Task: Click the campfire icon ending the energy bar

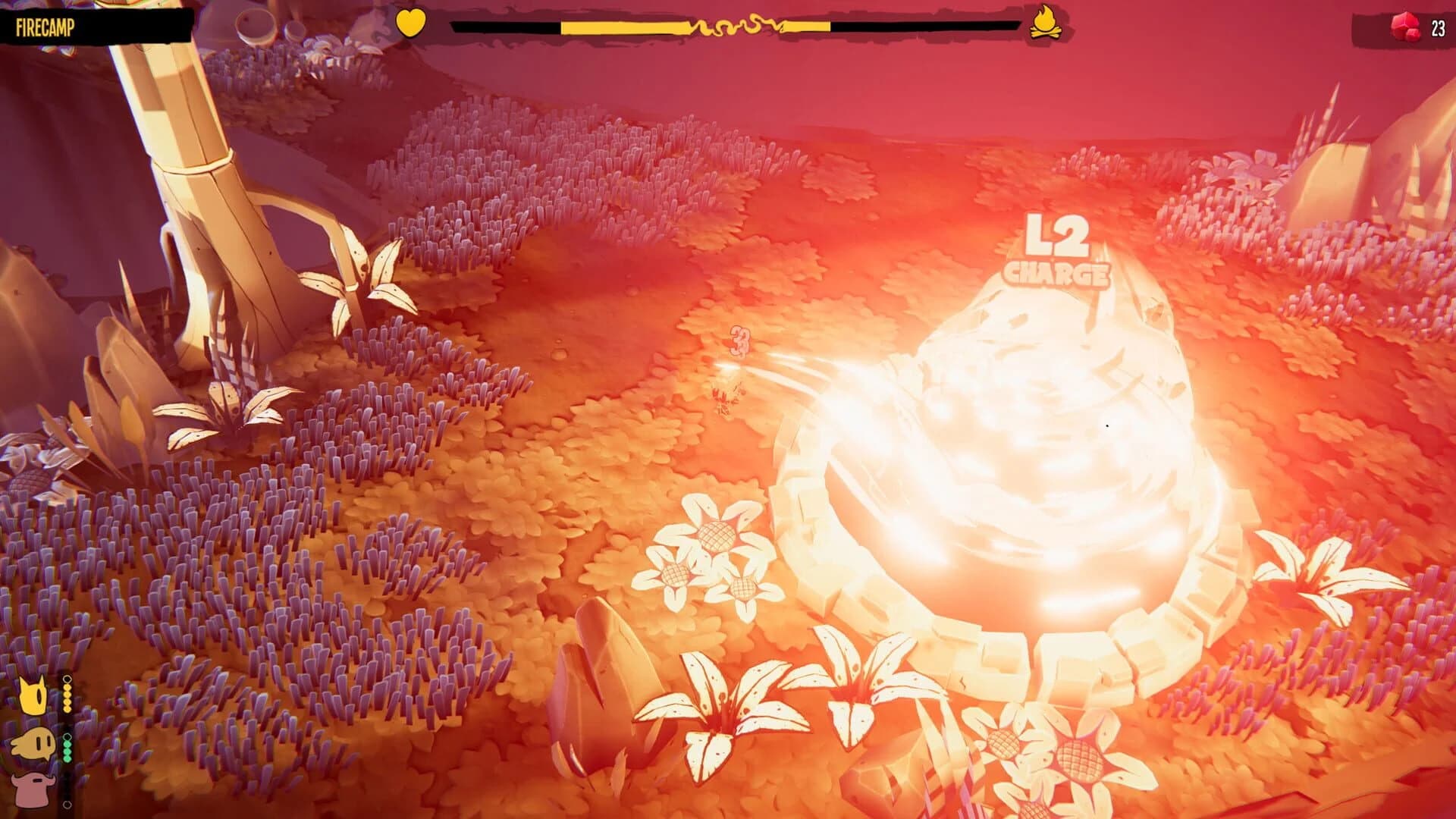Action: 1046,23
